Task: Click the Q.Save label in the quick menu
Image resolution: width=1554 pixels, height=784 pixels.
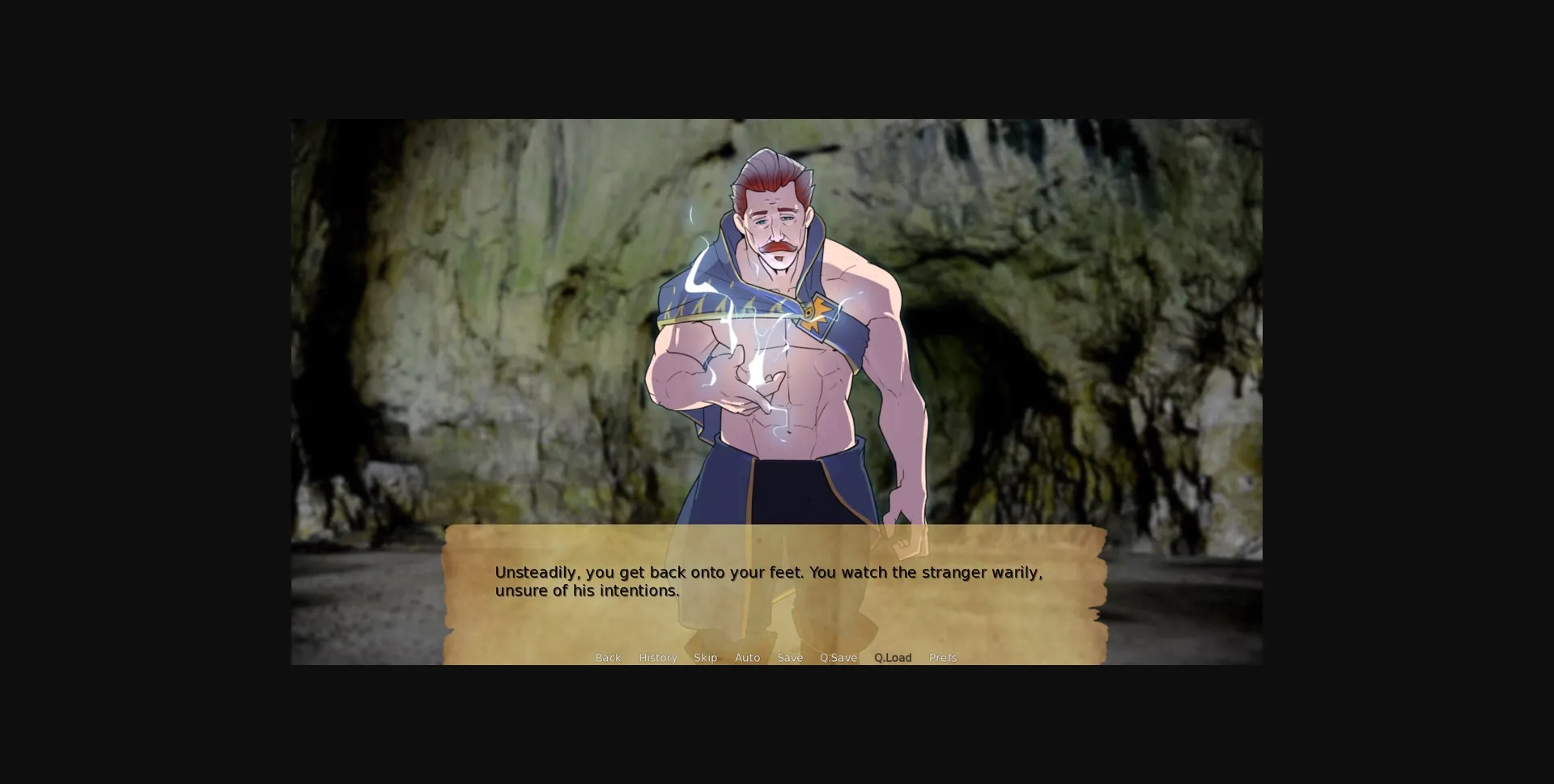Action: tap(838, 658)
